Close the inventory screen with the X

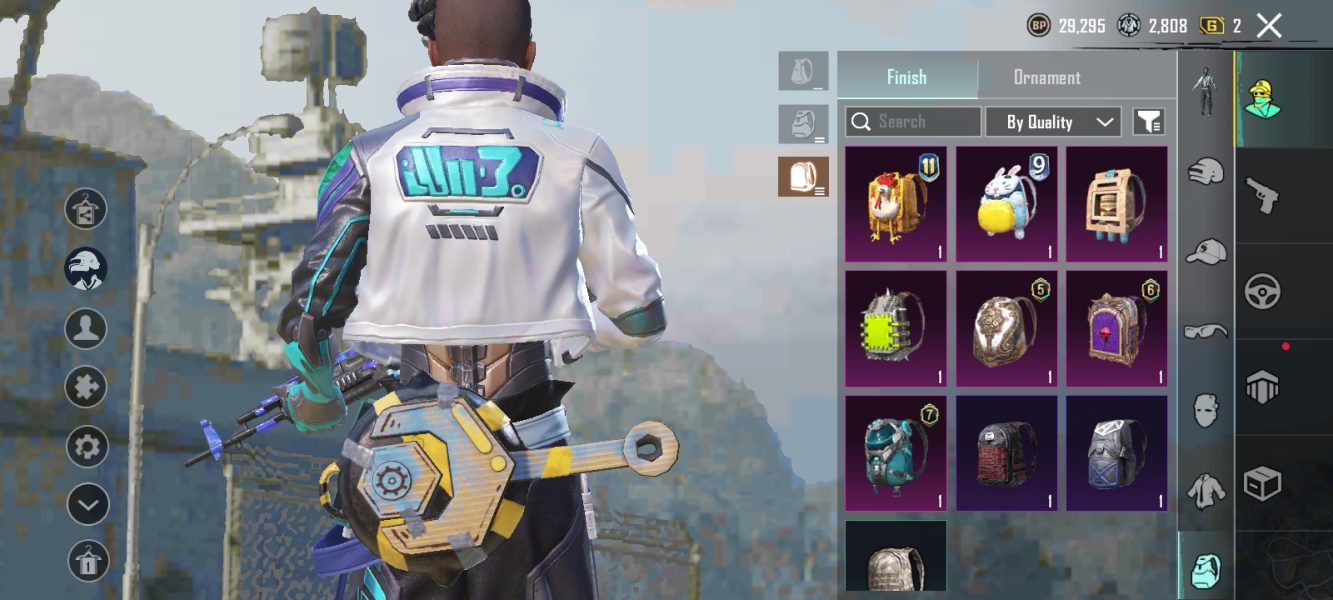point(1269,26)
